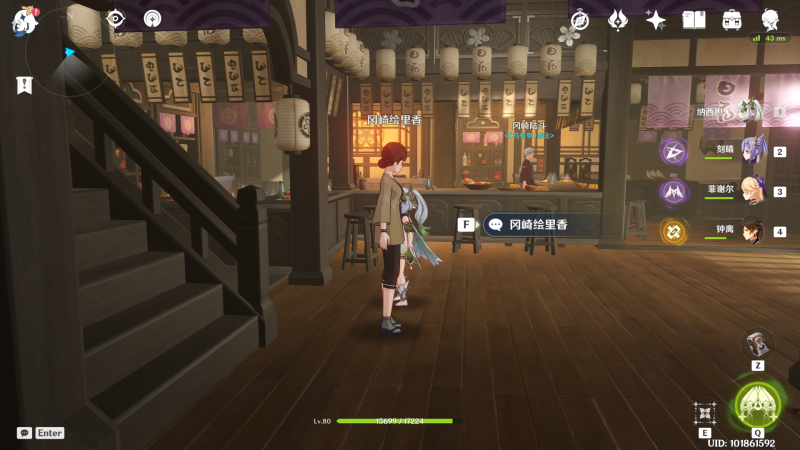The image size is (800, 450).
Task: Open the compass icon in the top bar
Action: coord(580,20)
